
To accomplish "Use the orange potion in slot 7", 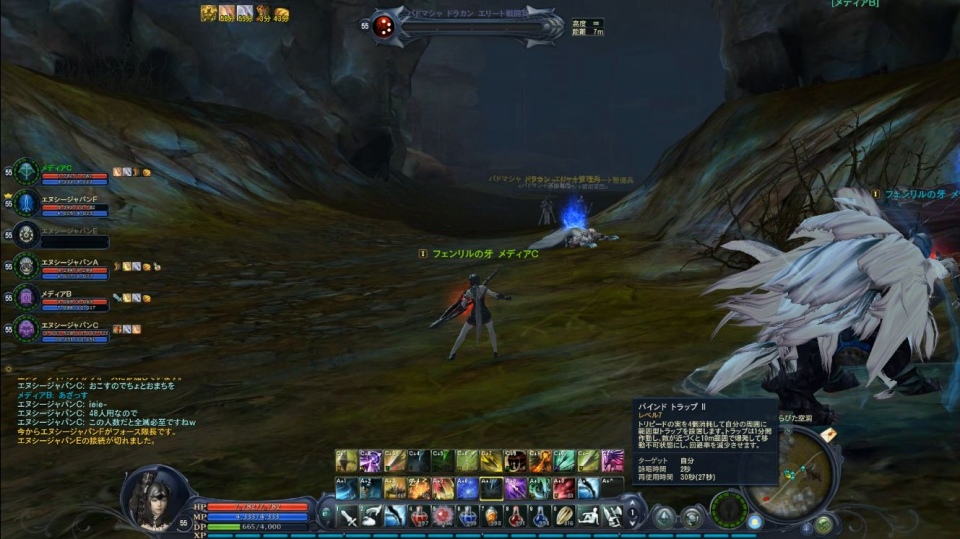I will (x=493, y=515).
